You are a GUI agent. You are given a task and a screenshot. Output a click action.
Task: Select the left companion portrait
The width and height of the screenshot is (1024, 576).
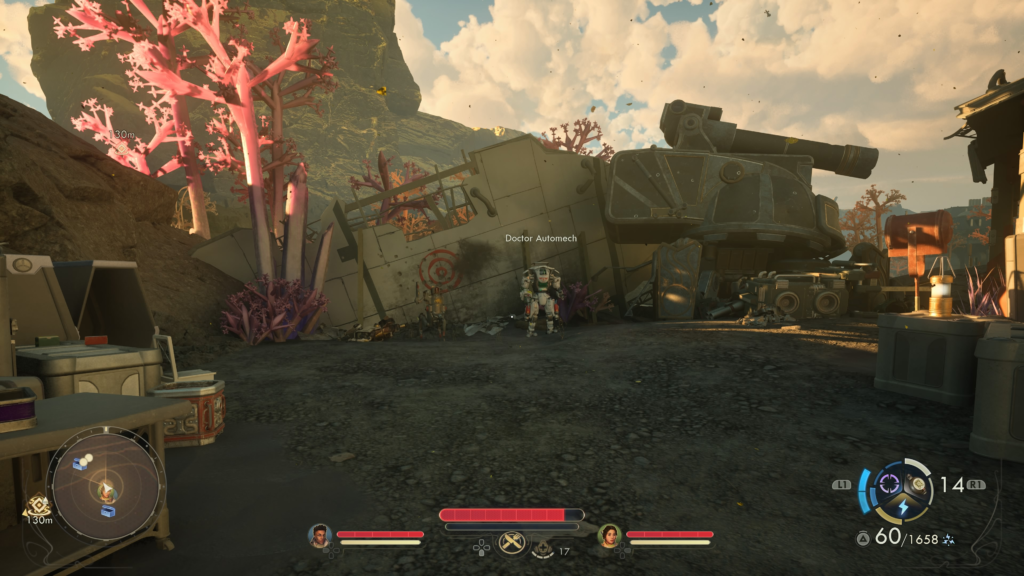click(319, 536)
